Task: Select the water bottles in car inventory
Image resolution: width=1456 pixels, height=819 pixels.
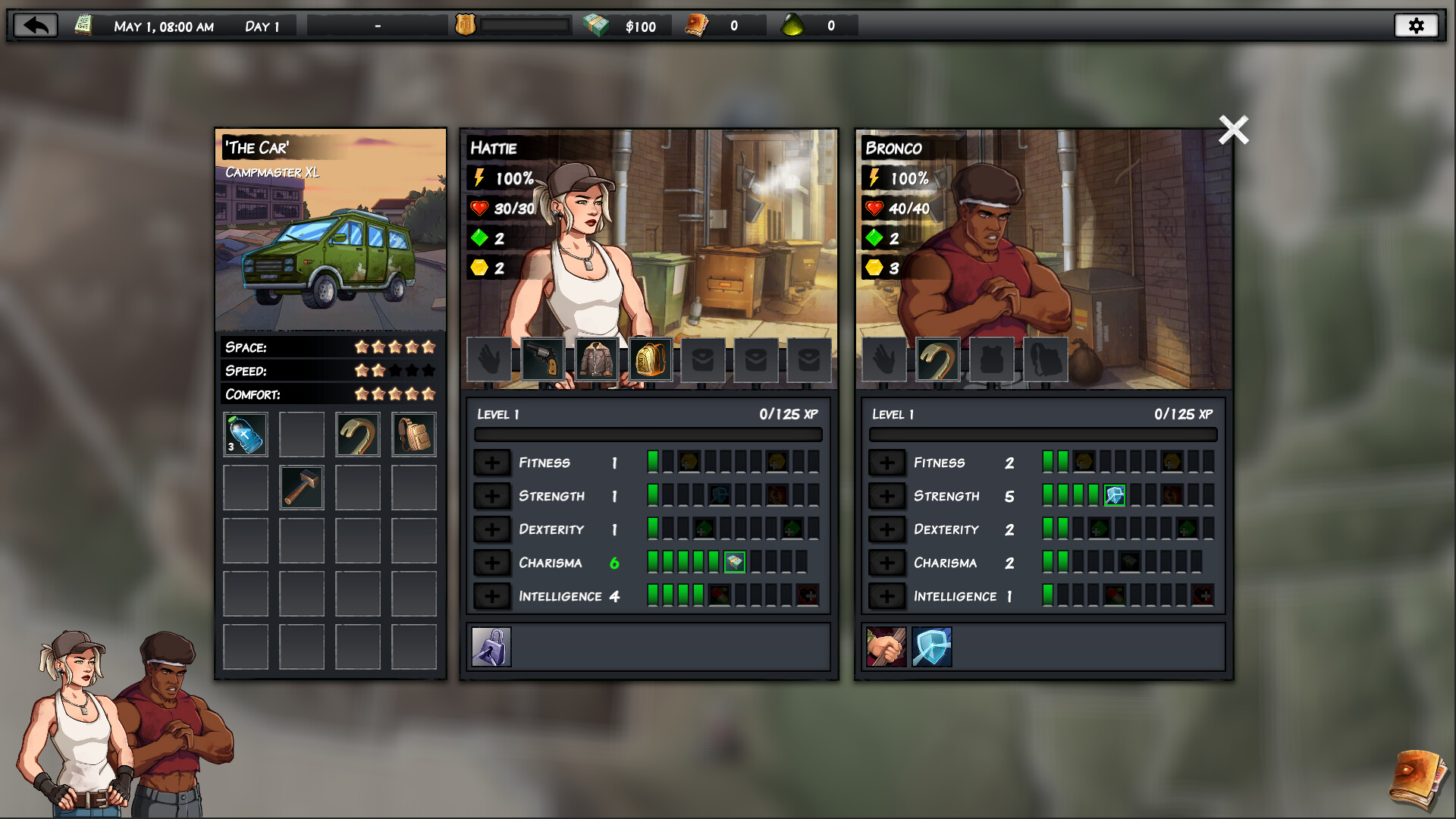Action: coord(244,434)
